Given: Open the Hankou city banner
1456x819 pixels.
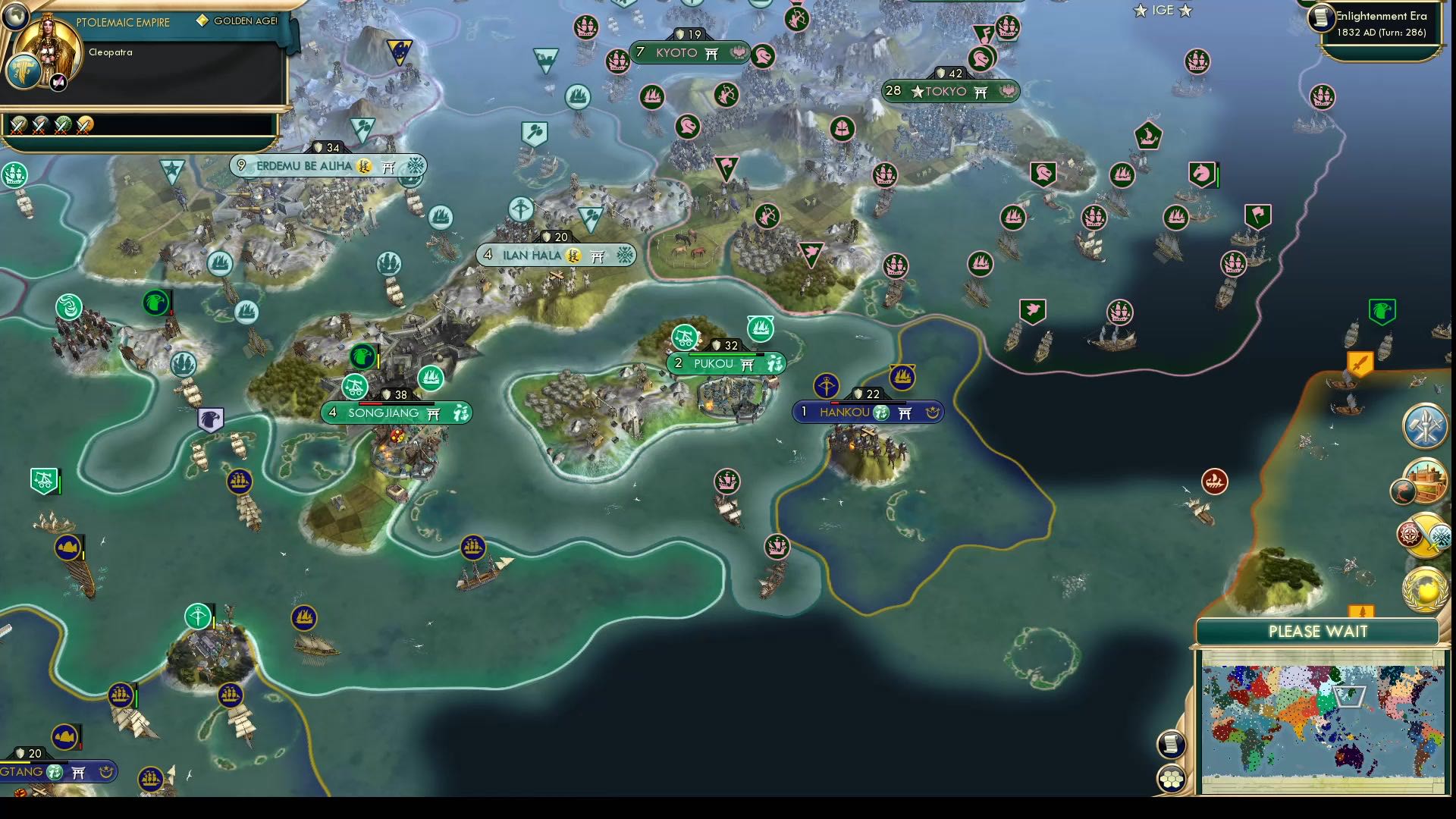Looking at the screenshot, I should tap(869, 411).
